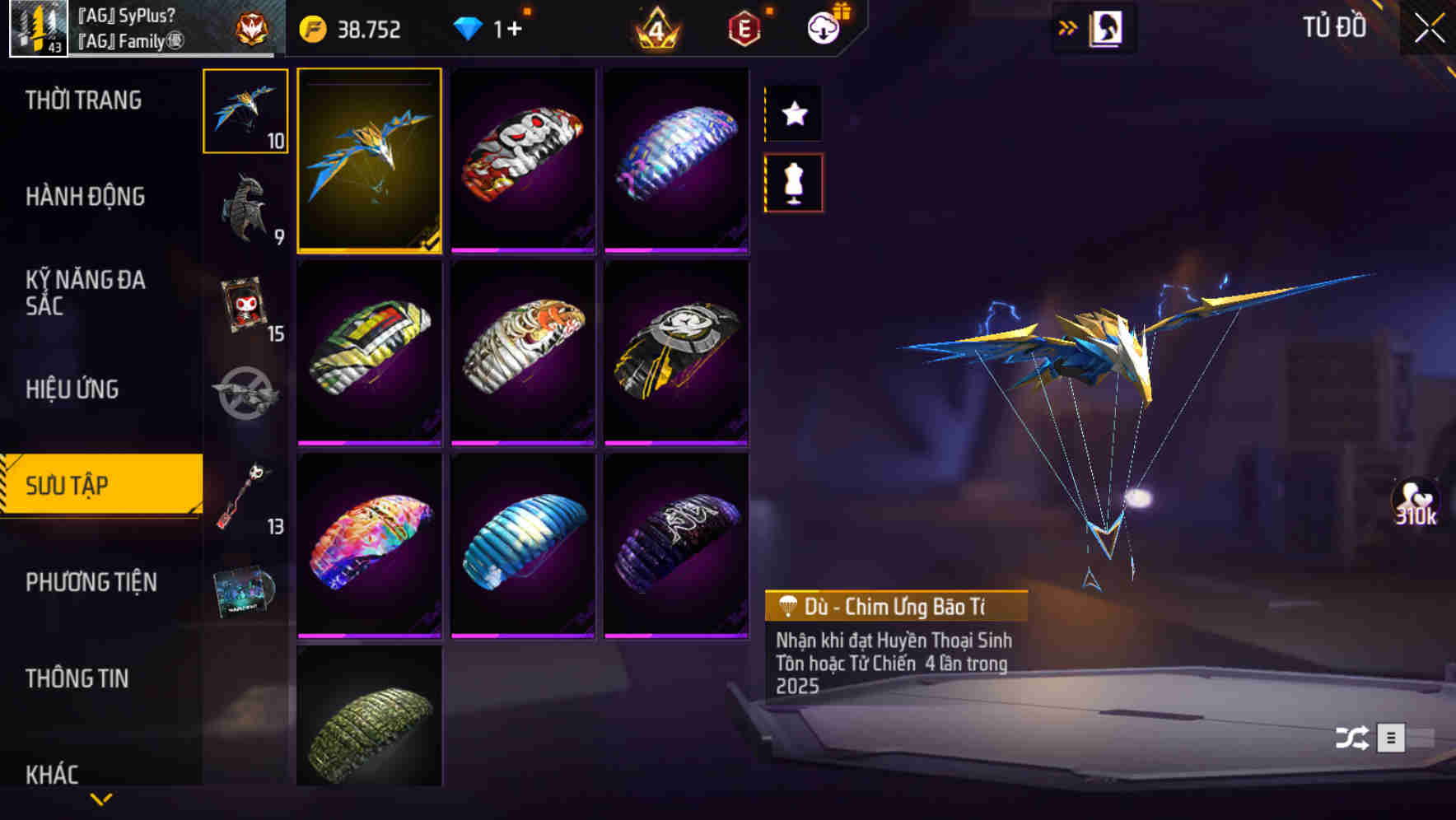Expand more categories with the bottom chevron
The height and width of the screenshot is (820, 1456).
[100, 797]
